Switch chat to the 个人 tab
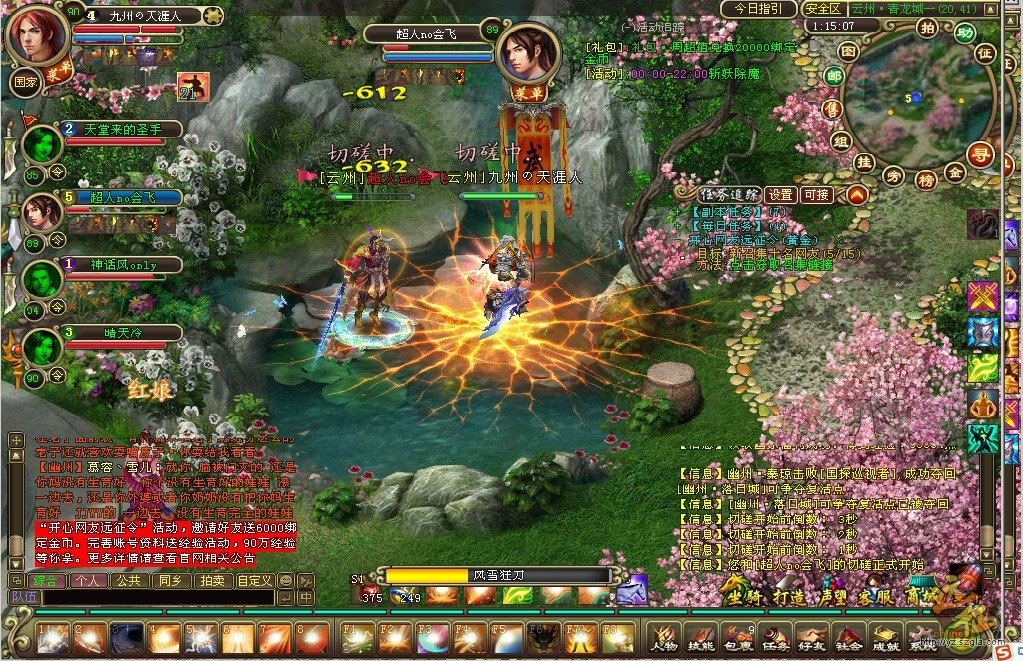This screenshot has height=661, width=1023. 88,580
